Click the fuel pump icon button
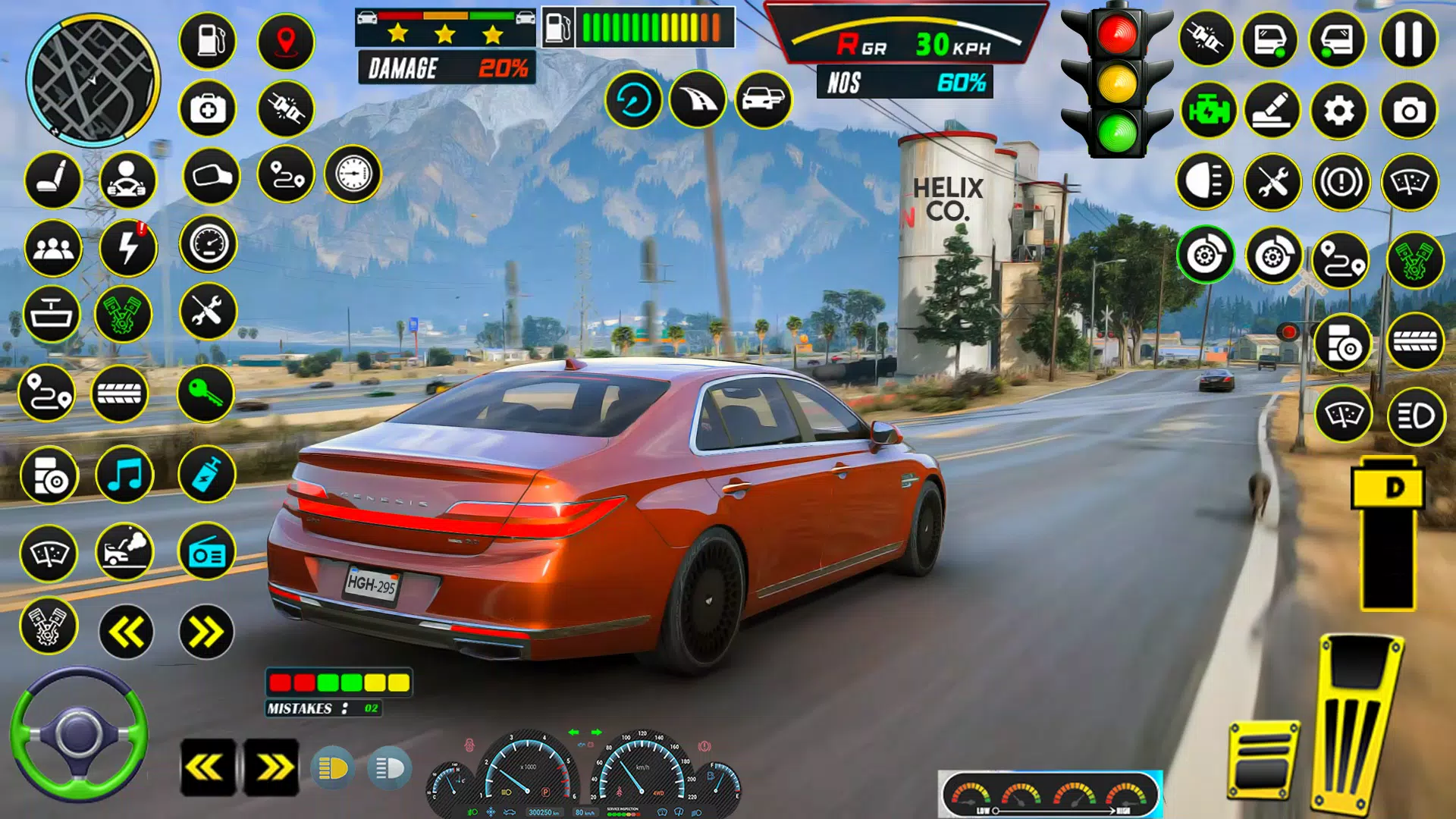1456x819 pixels. [208, 40]
